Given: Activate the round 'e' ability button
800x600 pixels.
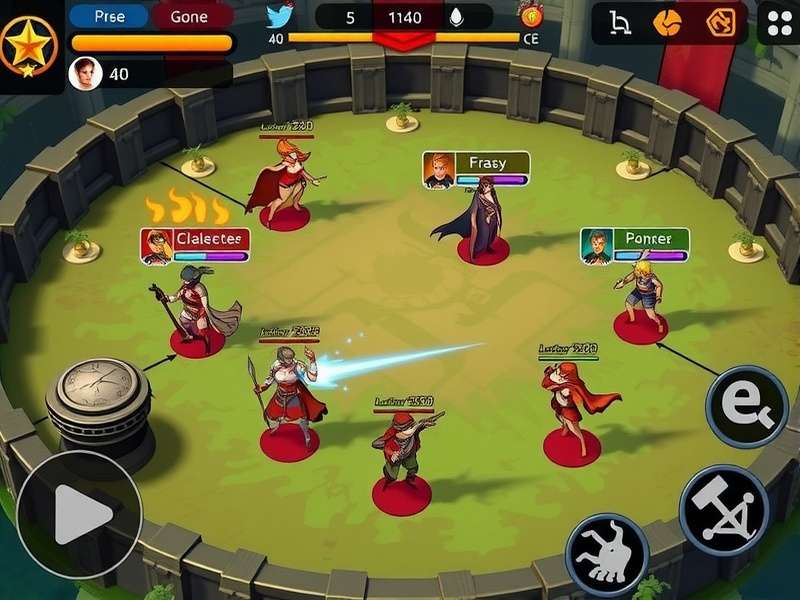Looking at the screenshot, I should (746, 406).
